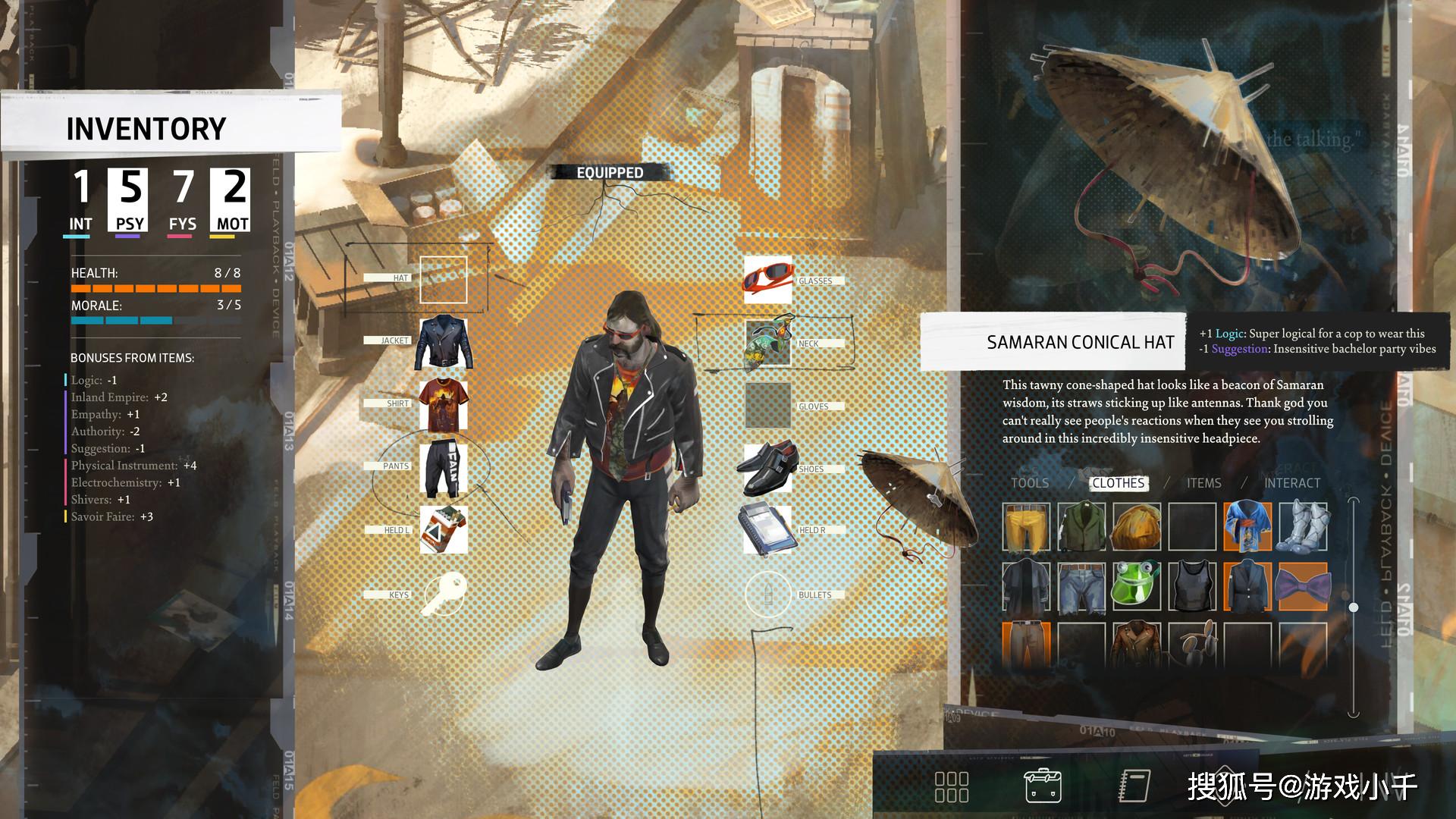Pick the left hand held item

pyautogui.click(x=444, y=529)
